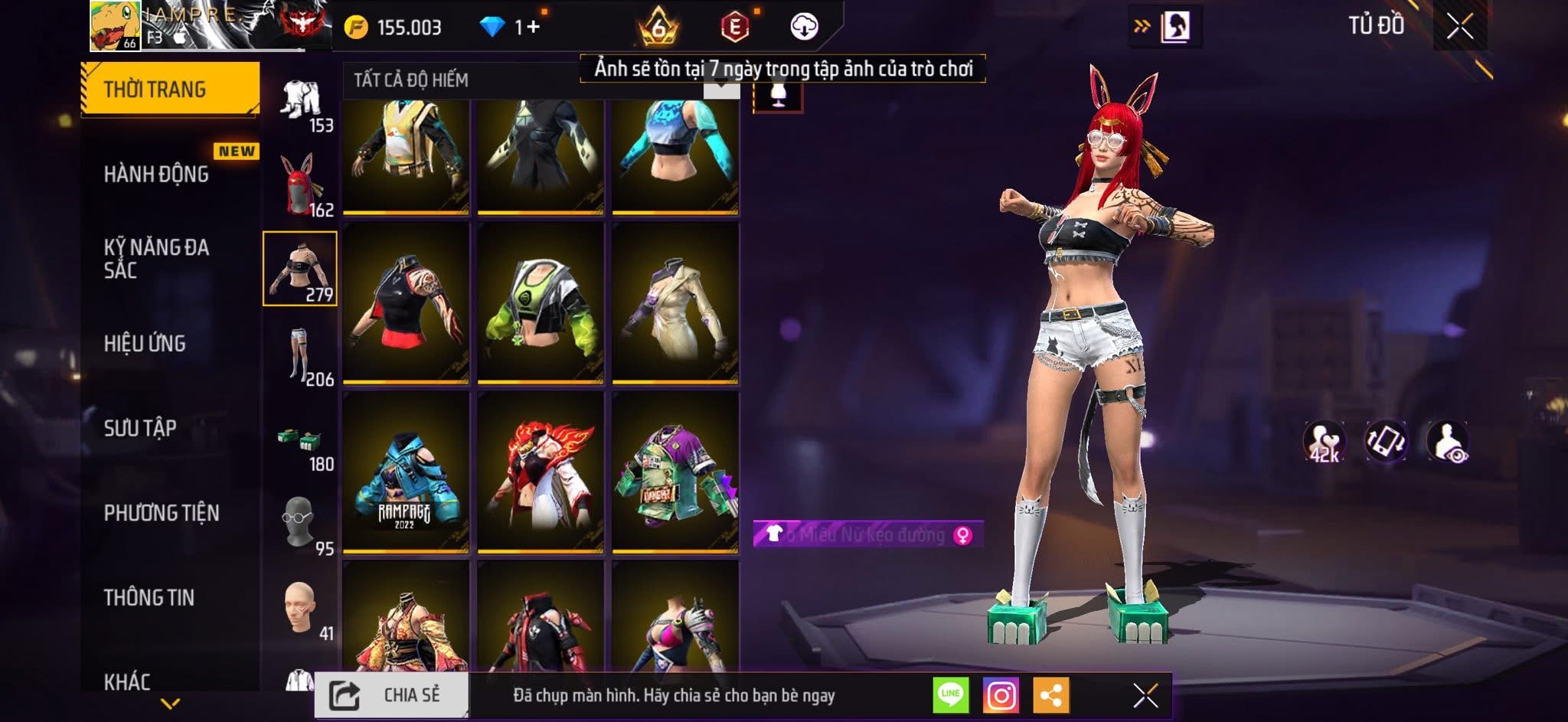Viewport: 1568px width, 722px height.
Task: Pick the Rampage 2022 blue jacket
Action: pyautogui.click(x=405, y=472)
